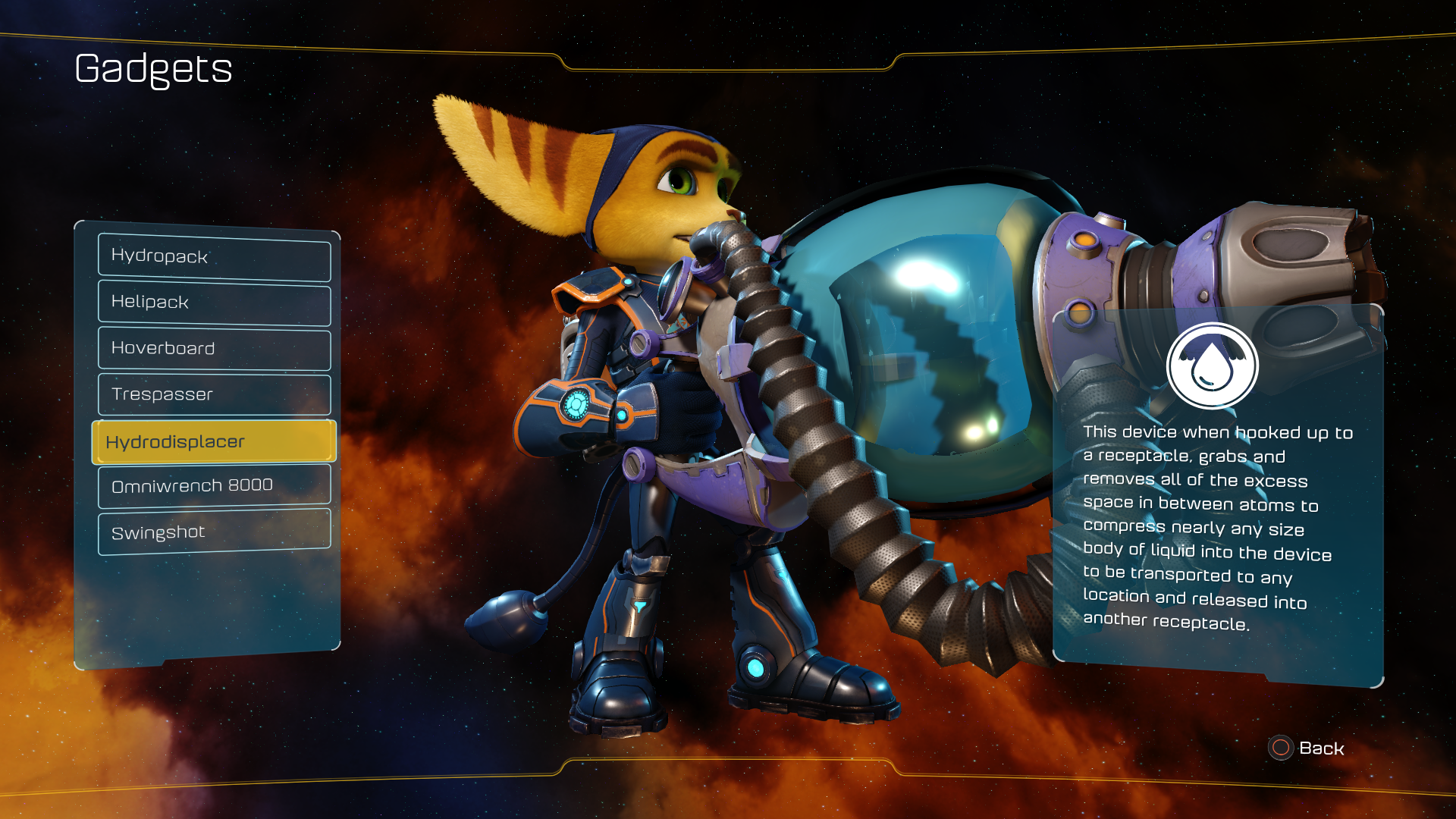Choose the Omniwrench 8000 entry
The width and height of the screenshot is (1456, 819).
[214, 485]
